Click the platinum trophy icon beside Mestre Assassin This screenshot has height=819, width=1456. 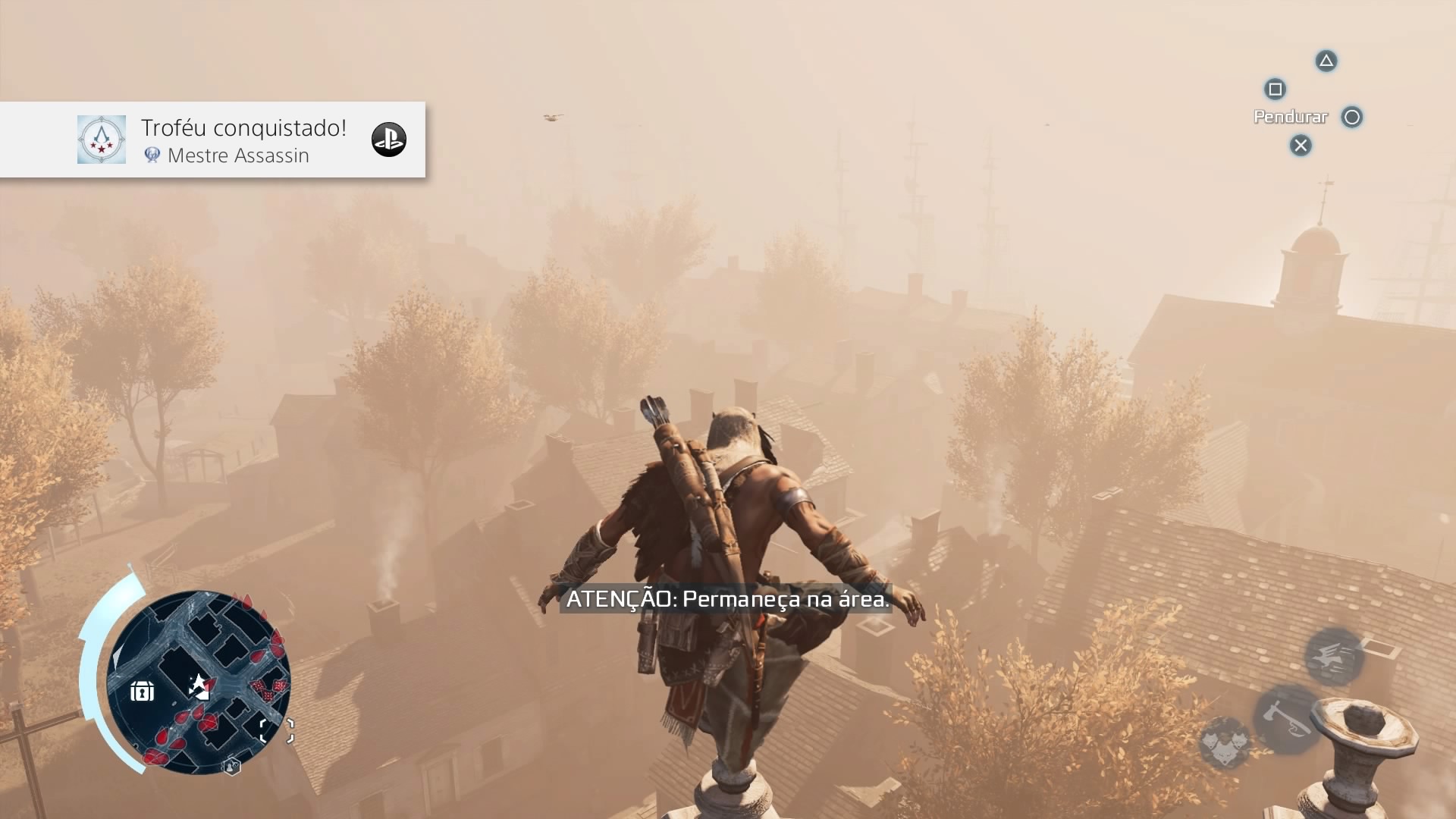pos(154,155)
